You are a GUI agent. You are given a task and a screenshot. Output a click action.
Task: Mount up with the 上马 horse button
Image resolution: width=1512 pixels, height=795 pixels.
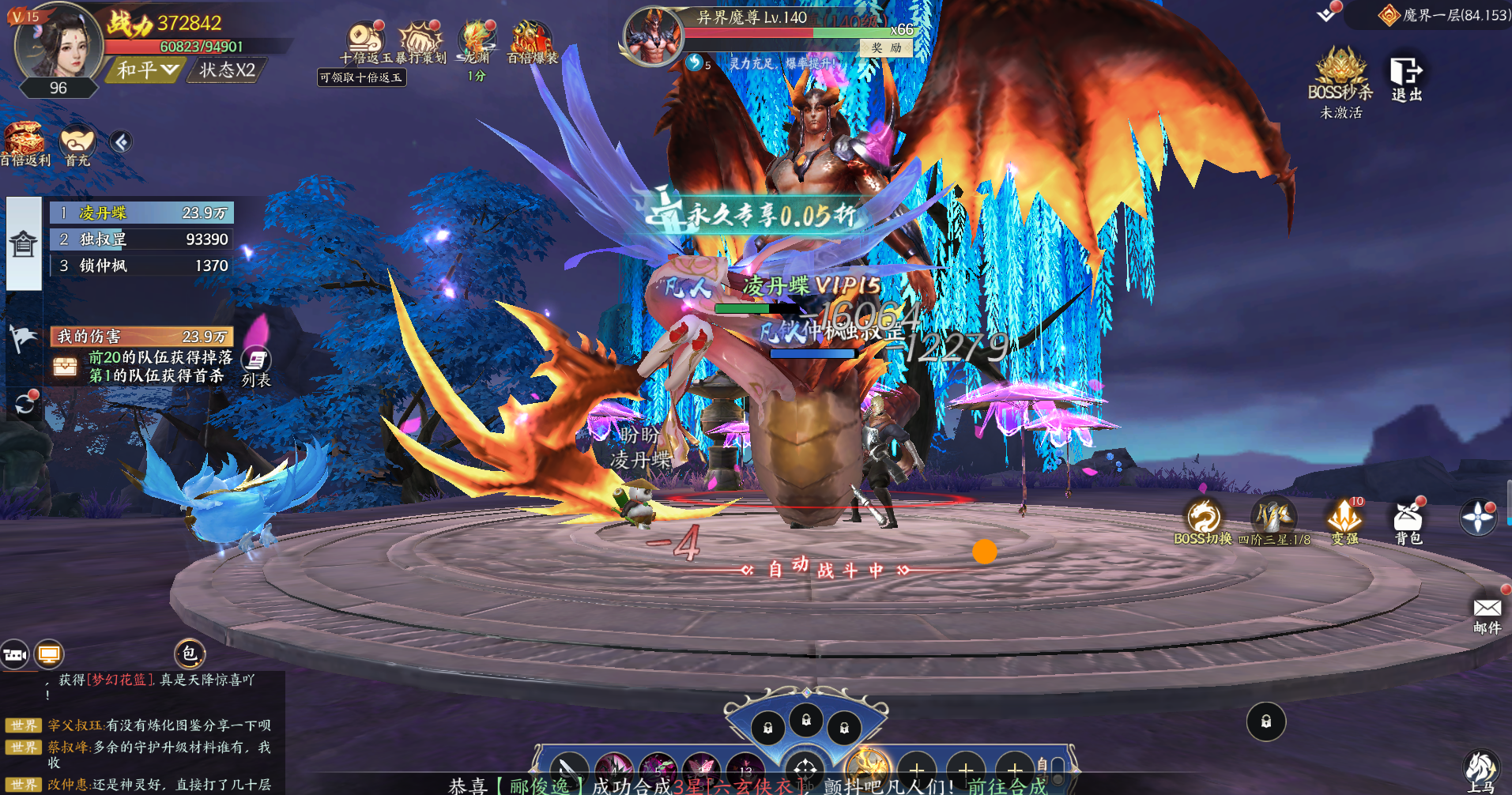click(1480, 771)
